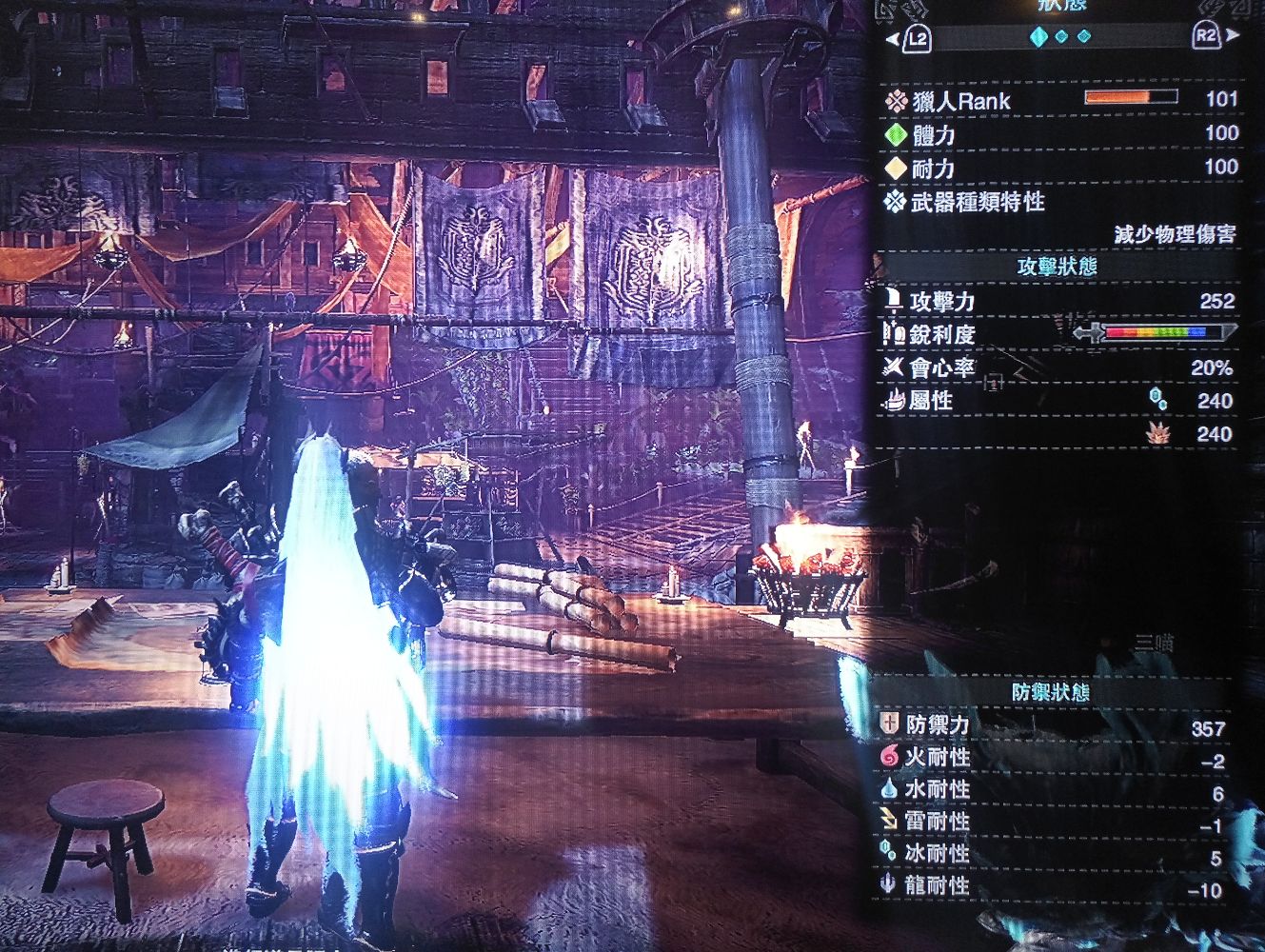Image resolution: width=1265 pixels, height=952 pixels.
Task: Click the left page arrow in status header
Action: [892, 39]
